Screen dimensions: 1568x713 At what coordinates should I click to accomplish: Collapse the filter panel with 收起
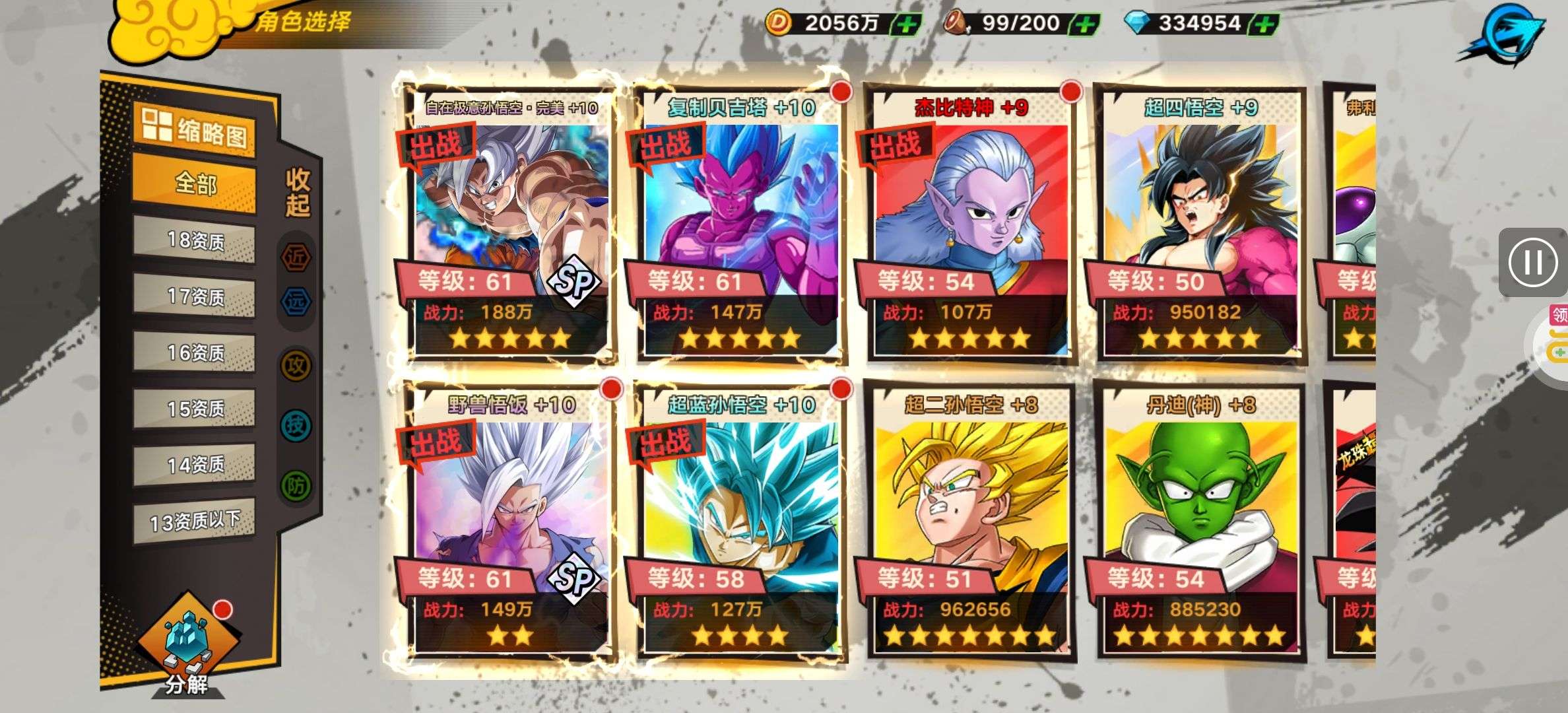pyautogui.click(x=297, y=192)
